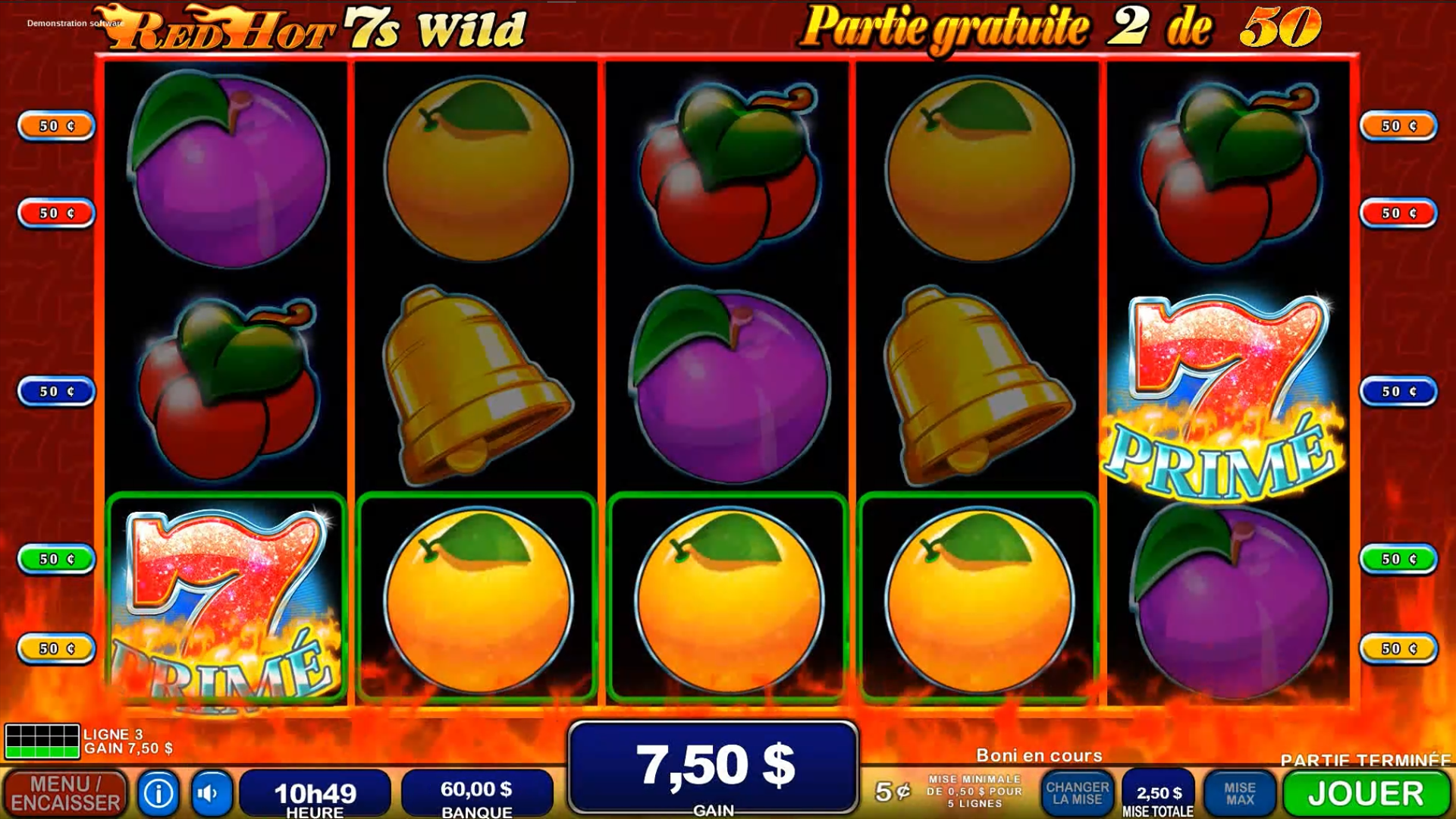Open CHANGER LA MISE options

(1080, 792)
